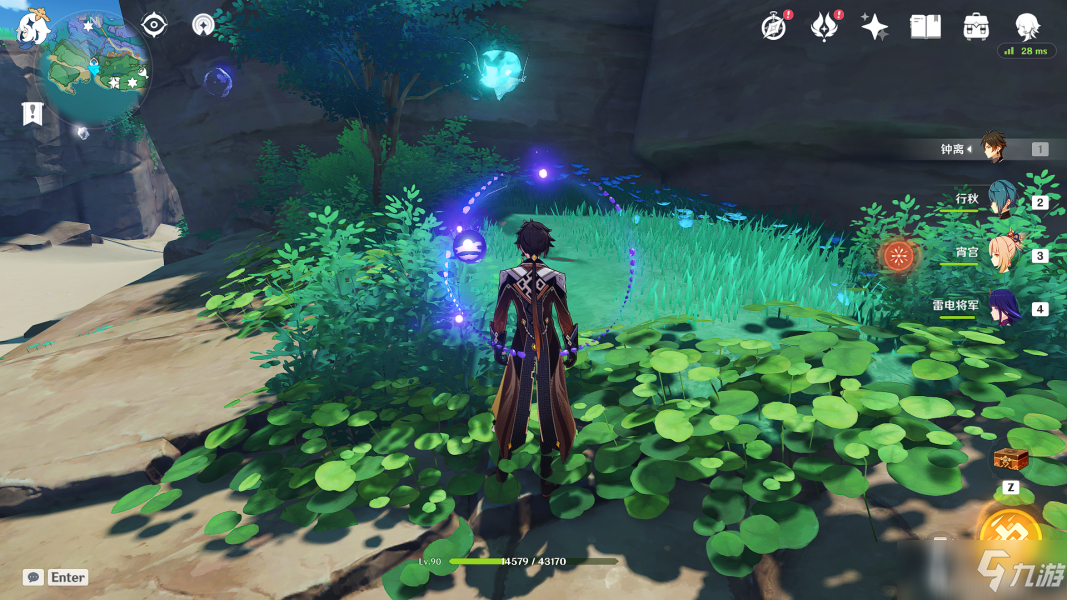
Task: Open the chat box button
Action: point(34,577)
